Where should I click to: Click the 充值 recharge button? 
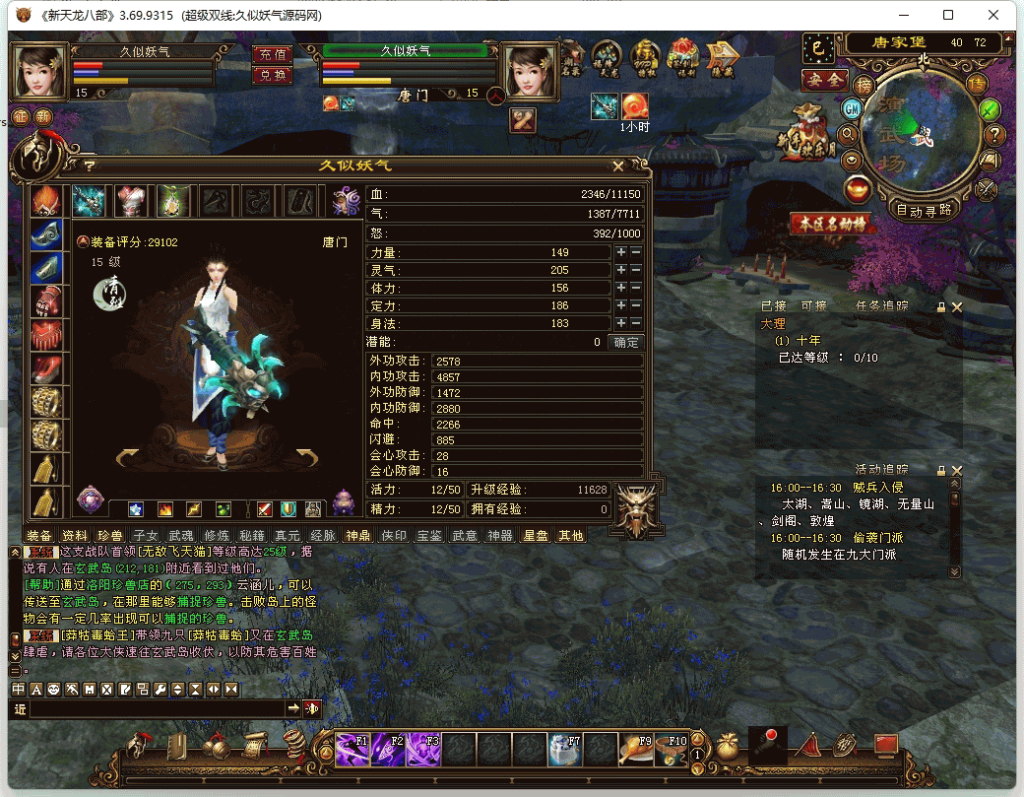pyautogui.click(x=272, y=55)
